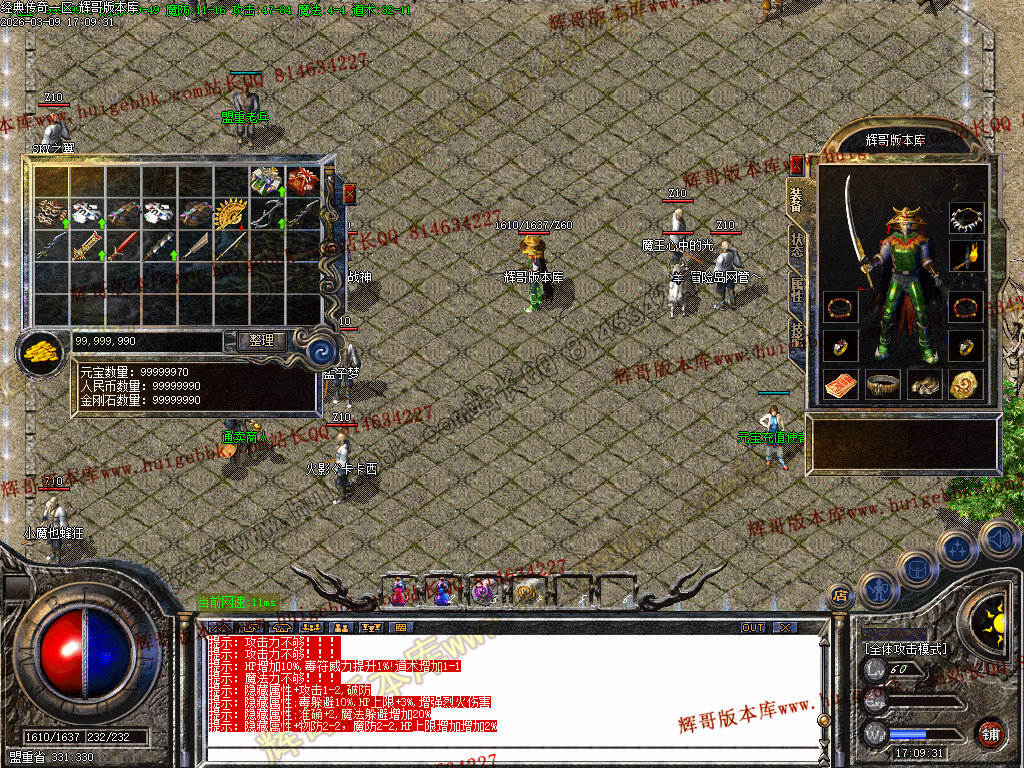Pick the red-bladed sword in inventory
The height and width of the screenshot is (768, 1024).
pos(123,244)
